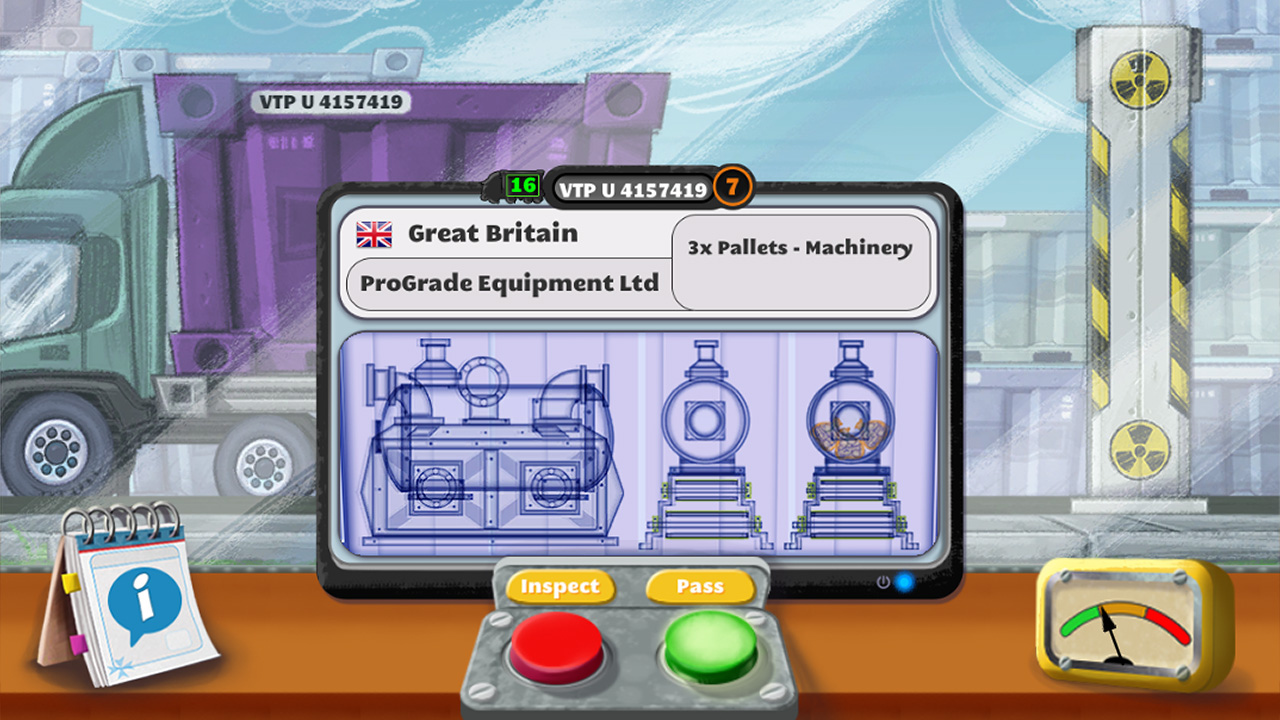Open the VTP U 4157419 container details
The height and width of the screenshot is (720, 1280).
pos(630,186)
